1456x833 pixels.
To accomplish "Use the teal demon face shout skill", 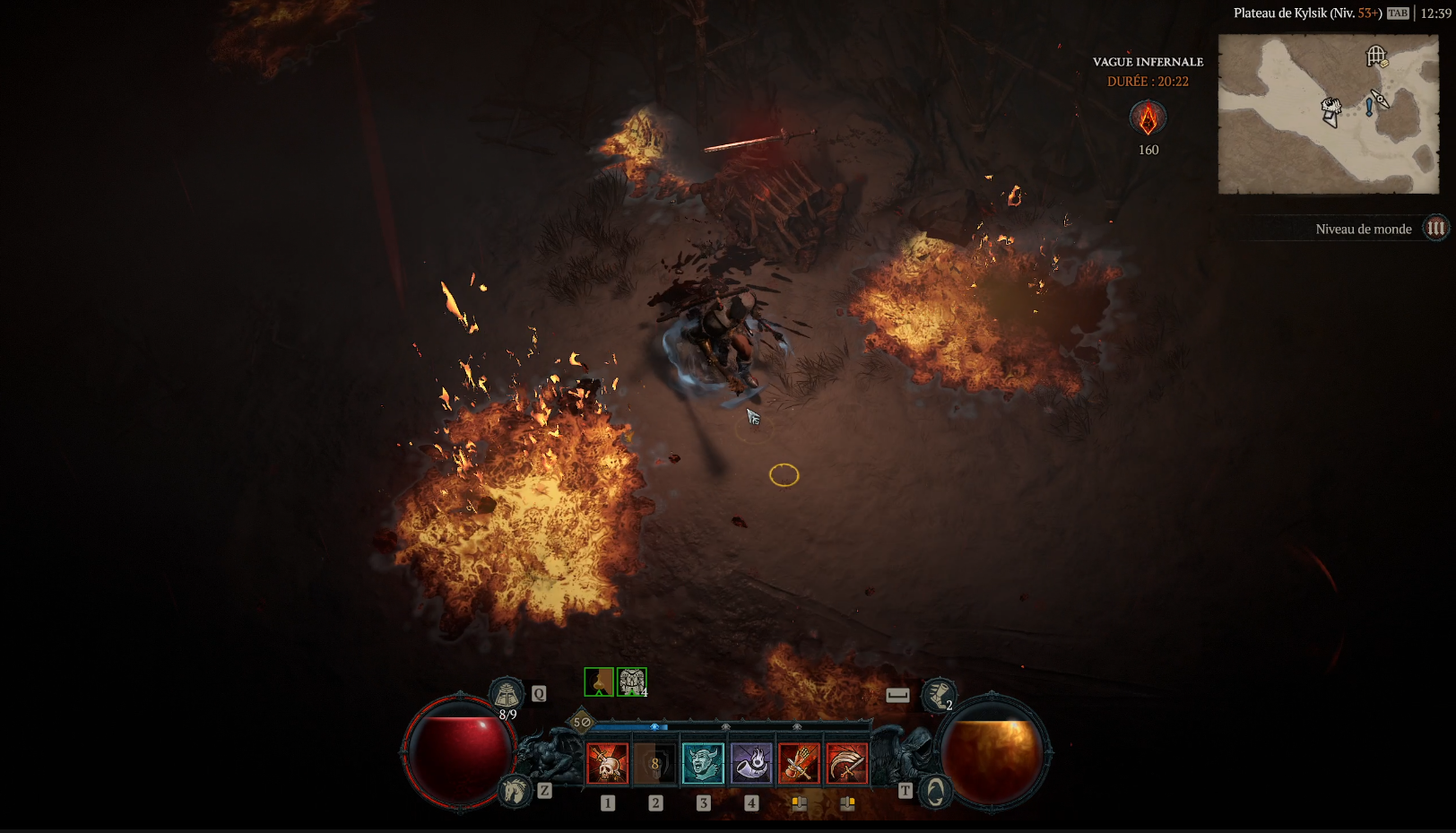I will point(703,764).
